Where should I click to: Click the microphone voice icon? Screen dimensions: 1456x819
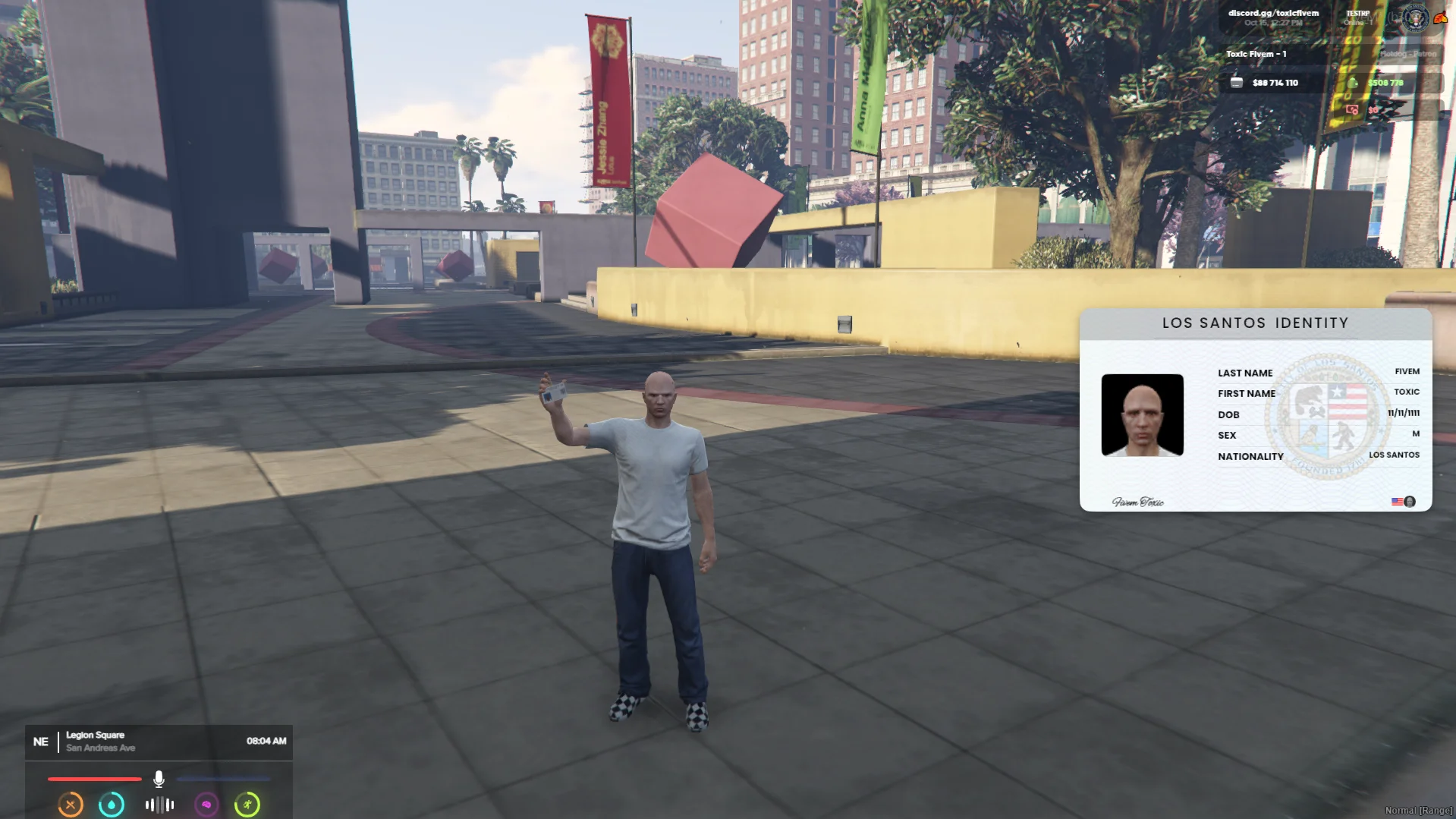[159, 779]
